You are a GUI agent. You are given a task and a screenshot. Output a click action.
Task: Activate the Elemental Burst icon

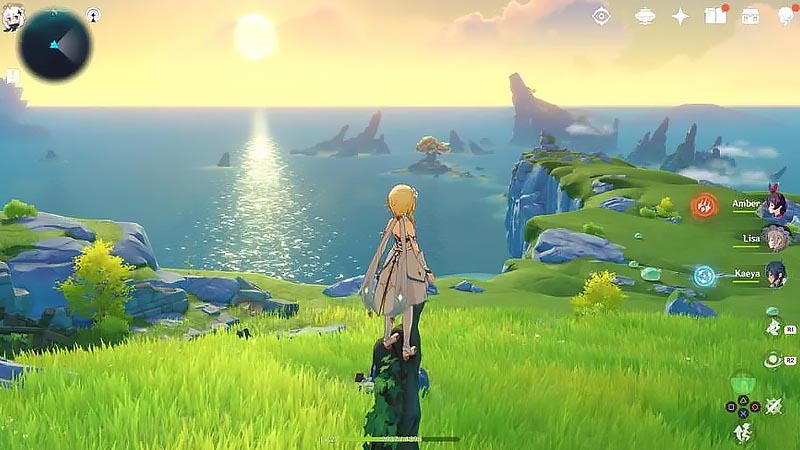[773, 359]
